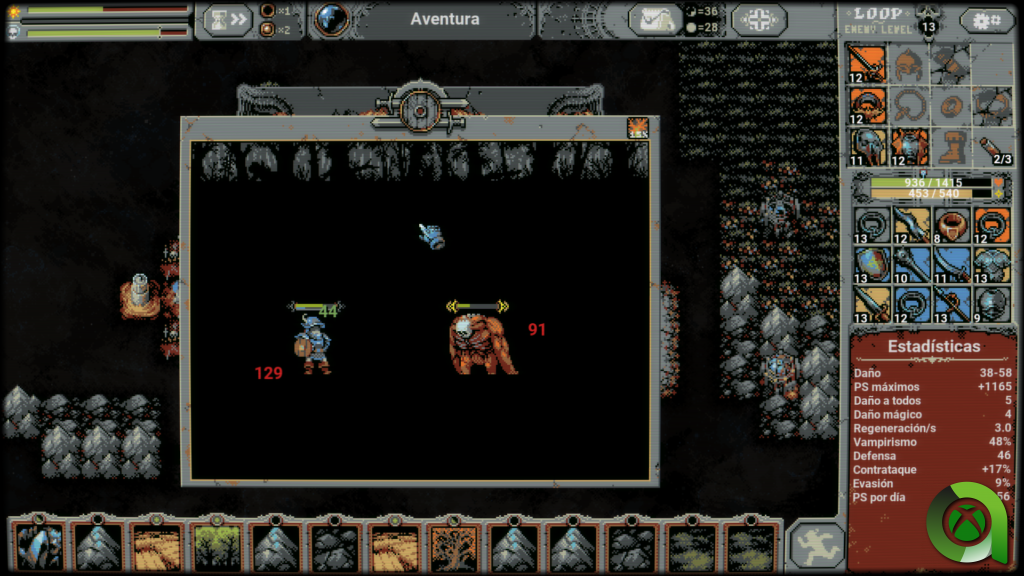The image size is (1024, 576).
Task: Toggle planning mode map button
Action: pyautogui.click(x=655, y=20)
